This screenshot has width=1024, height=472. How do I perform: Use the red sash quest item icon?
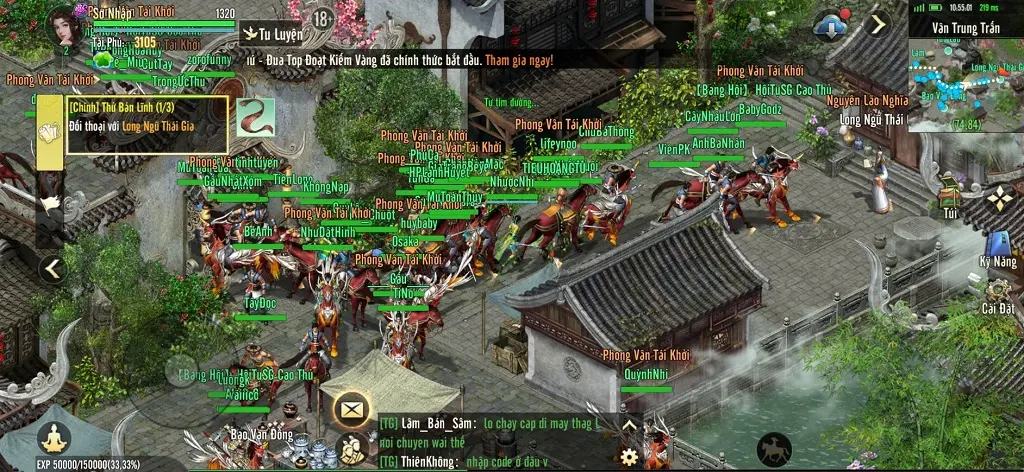click(255, 117)
